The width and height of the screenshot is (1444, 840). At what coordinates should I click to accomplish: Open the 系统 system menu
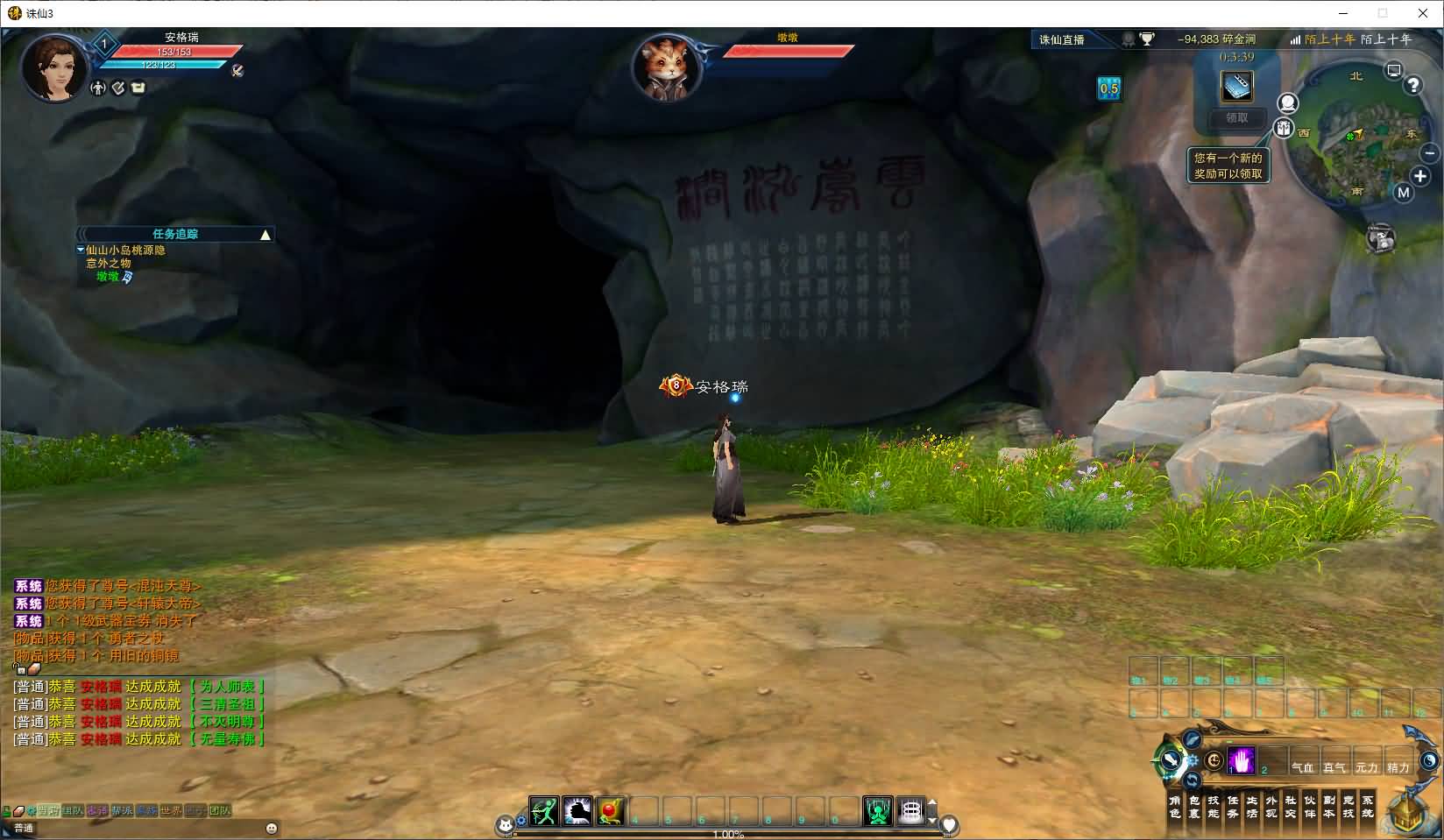click(x=1368, y=807)
